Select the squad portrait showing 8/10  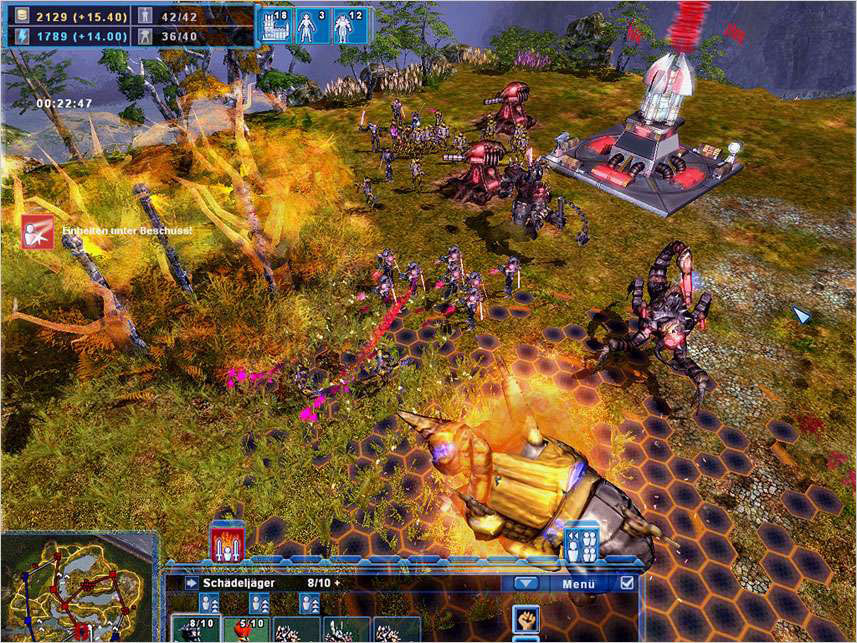pyautogui.click(x=196, y=629)
